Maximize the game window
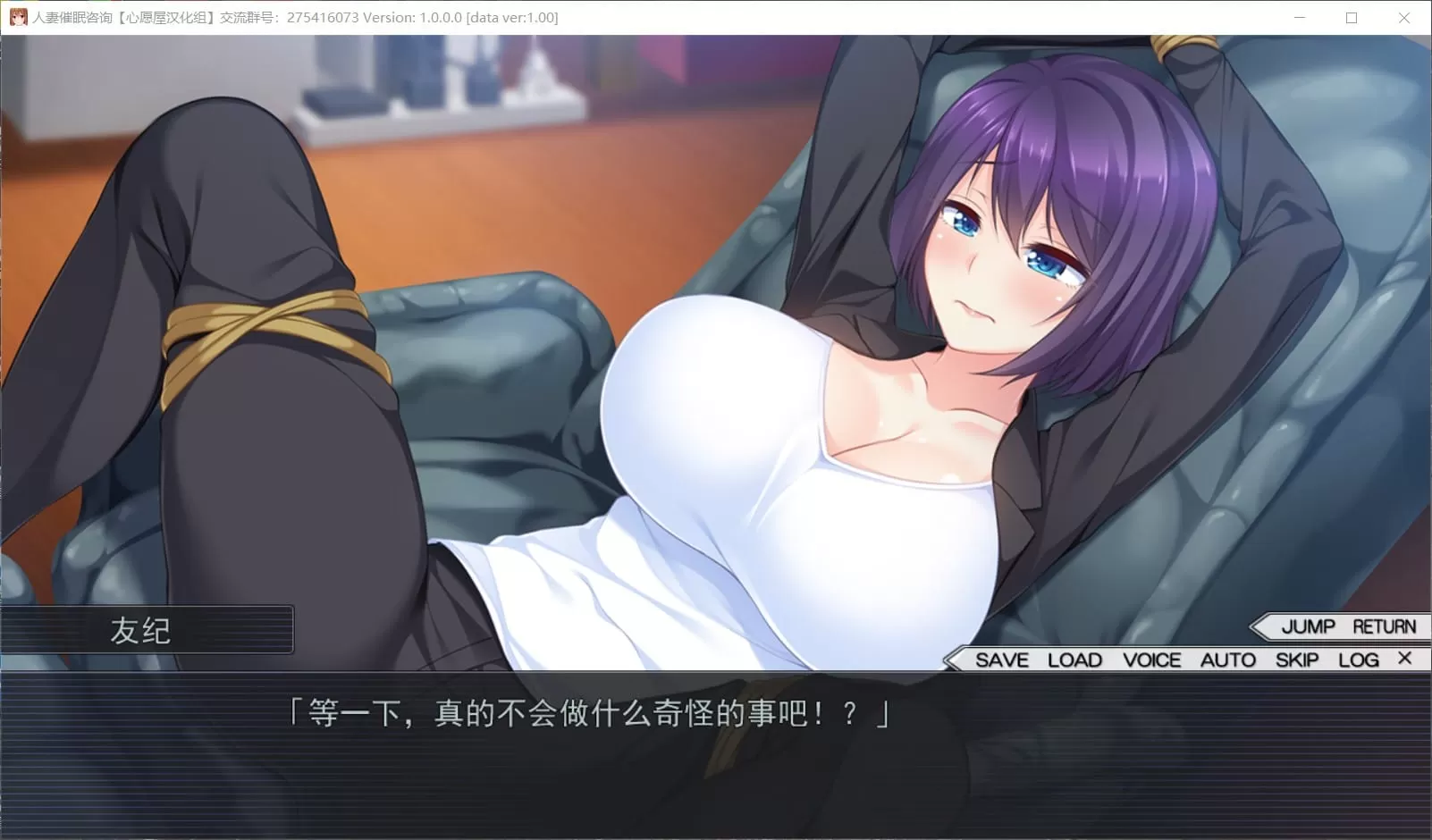Viewport: 1432px width, 840px height. click(1351, 17)
